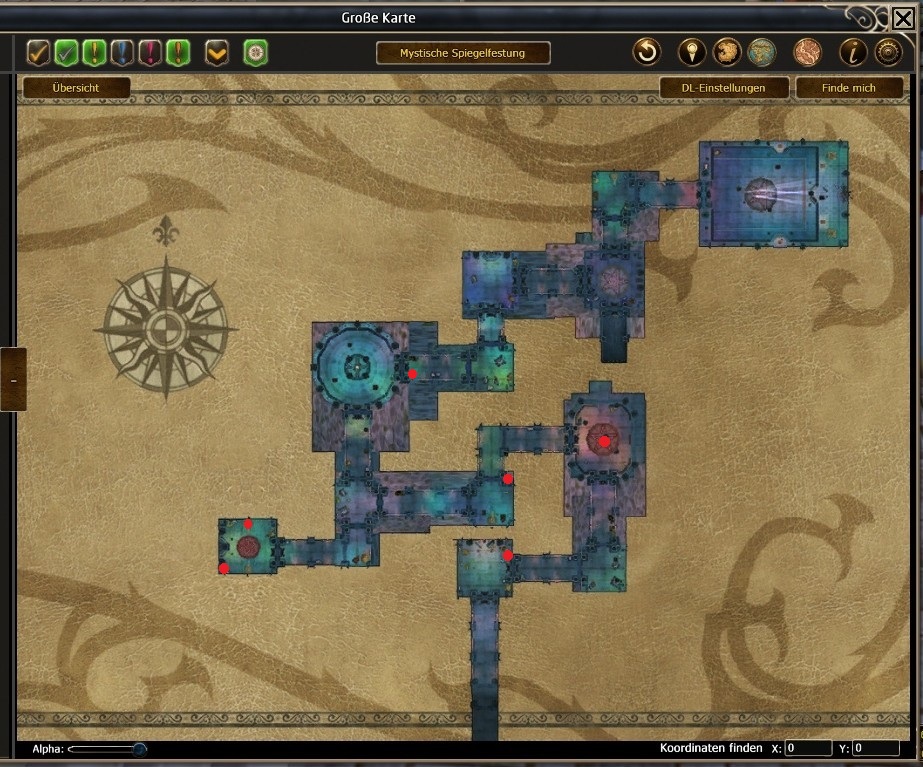
Task: Click the Finde mich button
Action: tap(848, 88)
